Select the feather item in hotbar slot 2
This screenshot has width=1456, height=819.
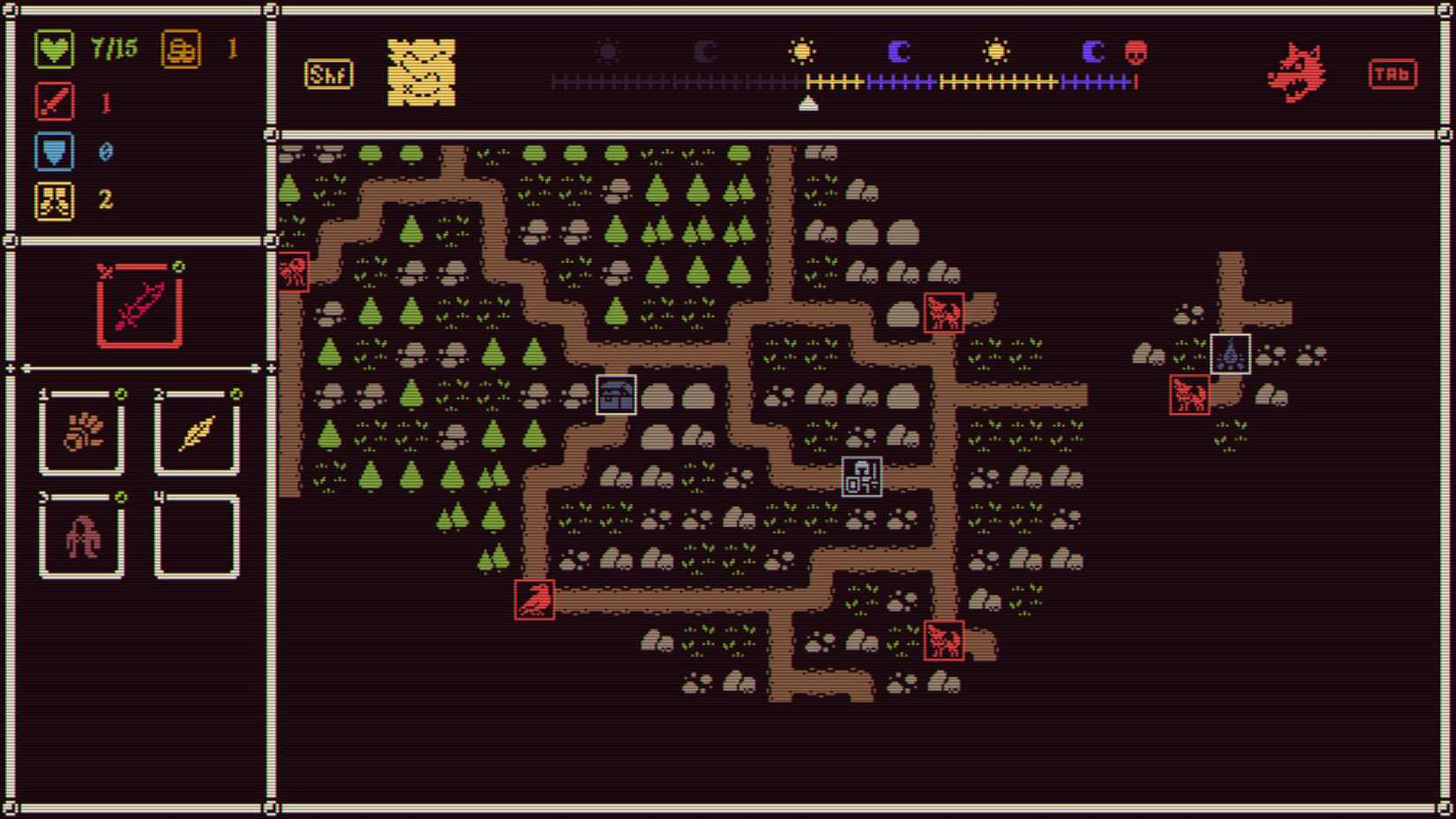(196, 432)
